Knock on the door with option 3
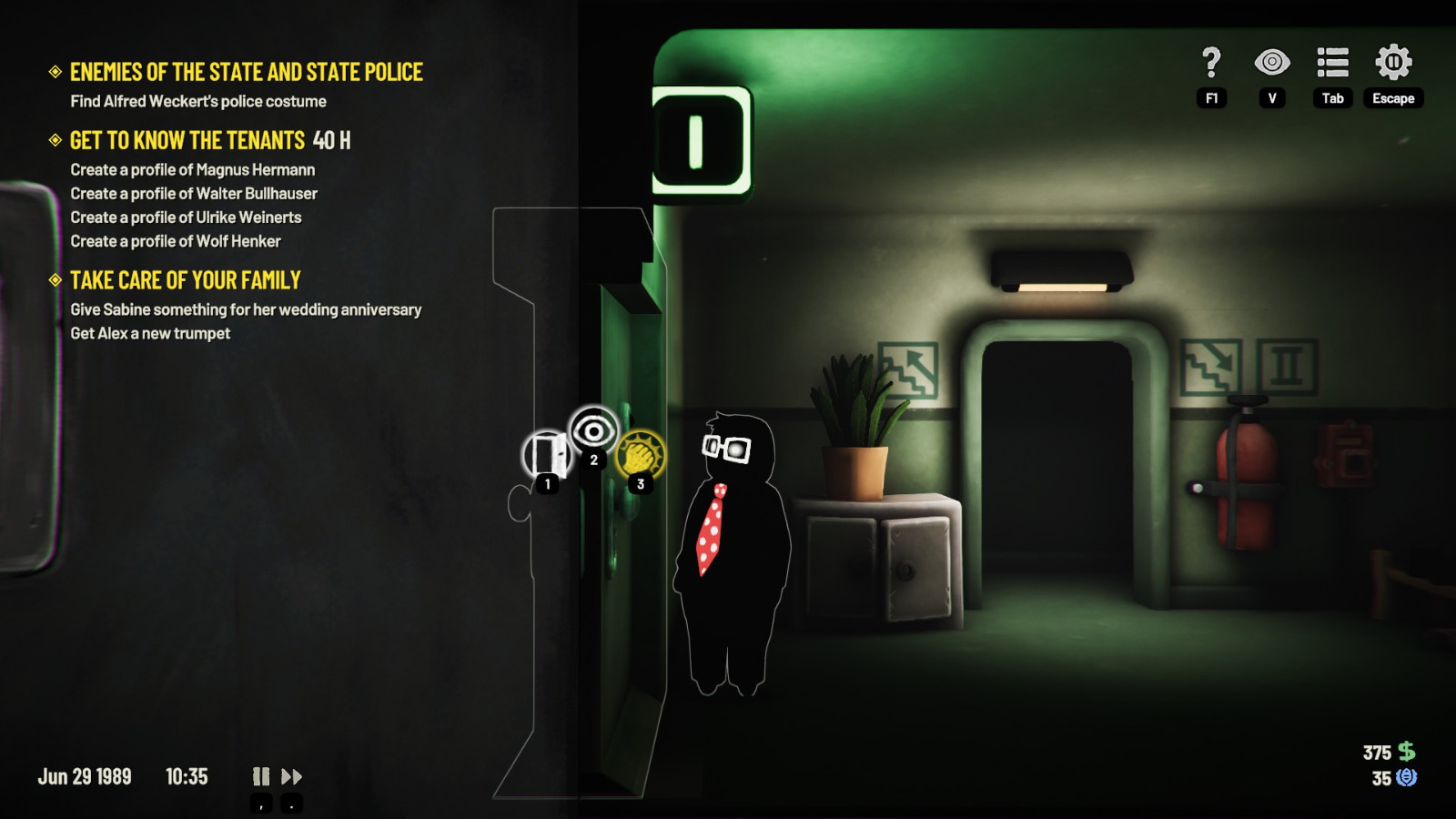Viewport: 1456px width, 819px height. 641,452
